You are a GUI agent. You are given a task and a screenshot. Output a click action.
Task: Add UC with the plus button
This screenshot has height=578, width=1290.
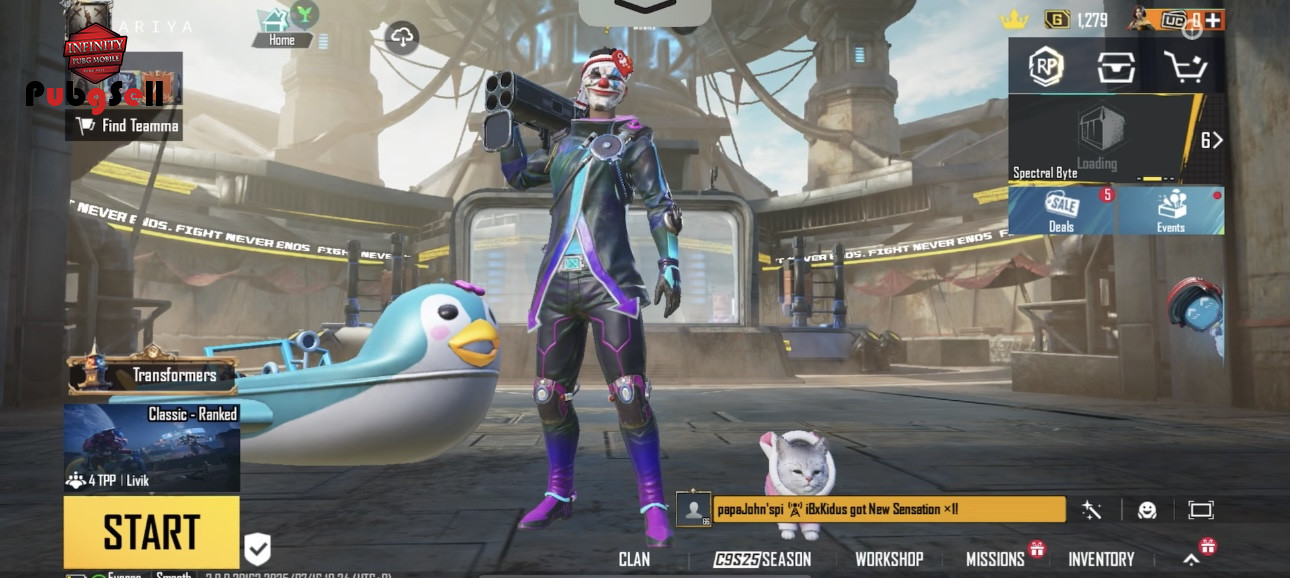tap(1213, 20)
